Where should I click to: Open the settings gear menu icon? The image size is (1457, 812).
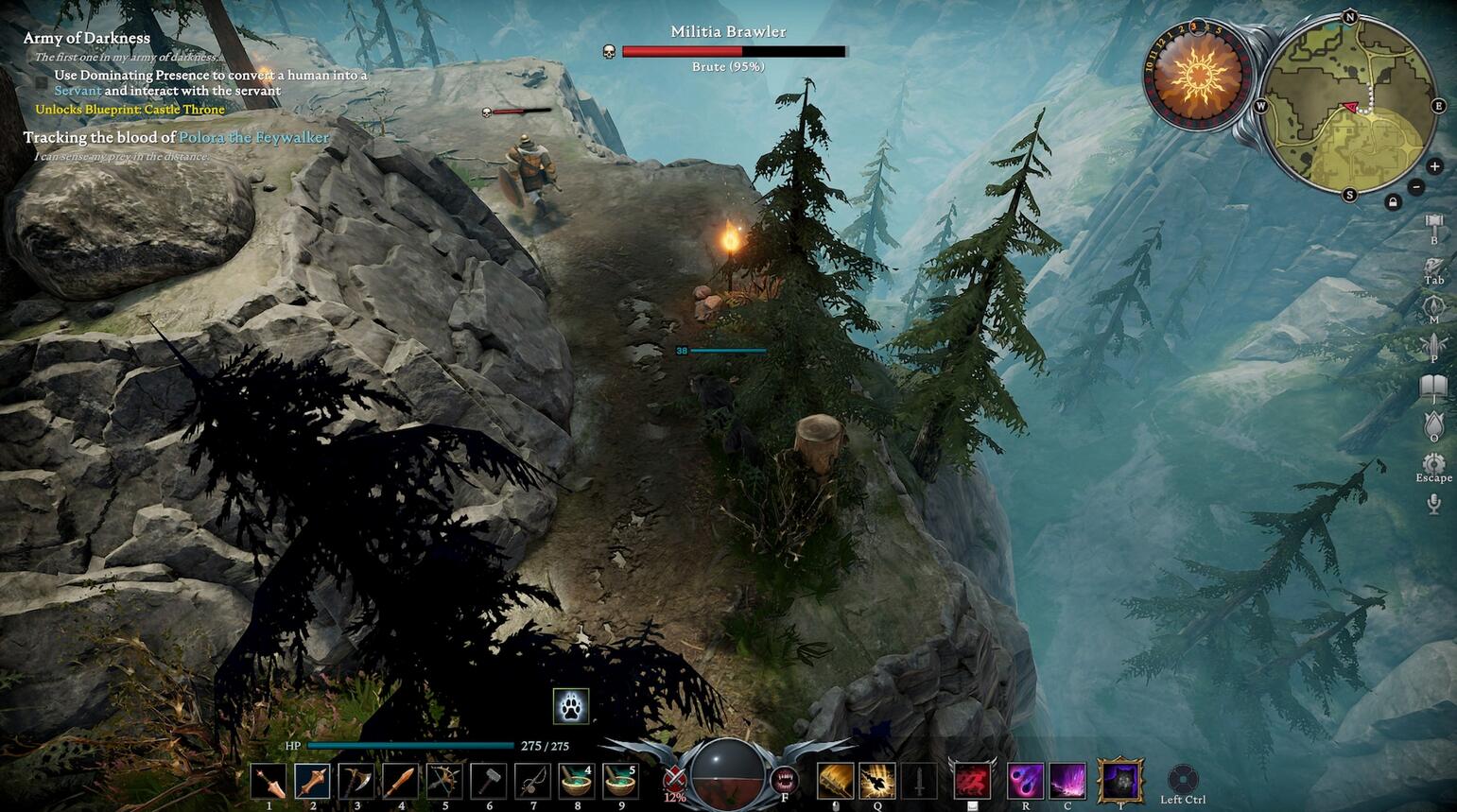pos(1433,462)
